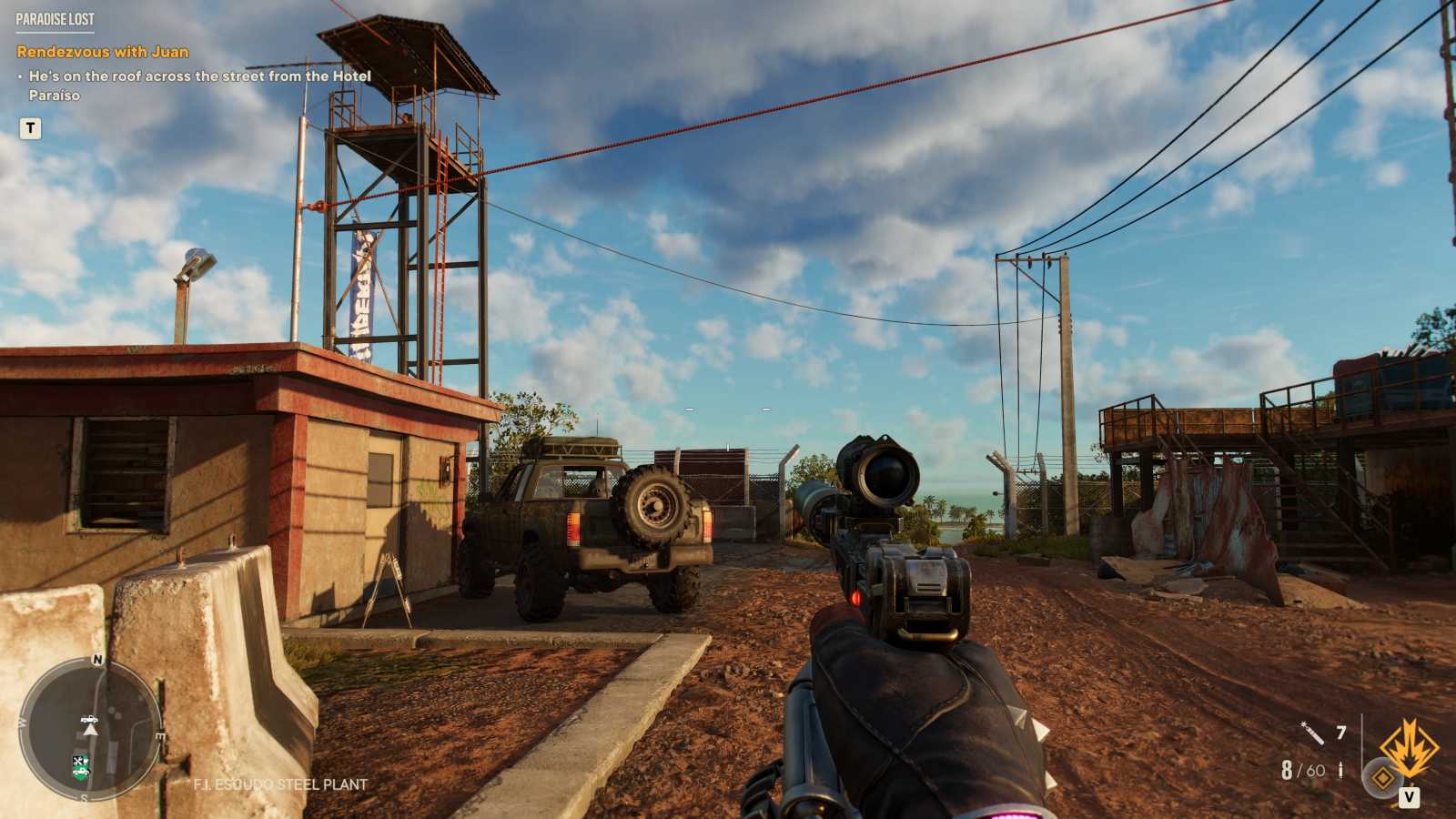The height and width of the screenshot is (819, 1456).
Task: Open the circular minimap
Action: [90, 730]
